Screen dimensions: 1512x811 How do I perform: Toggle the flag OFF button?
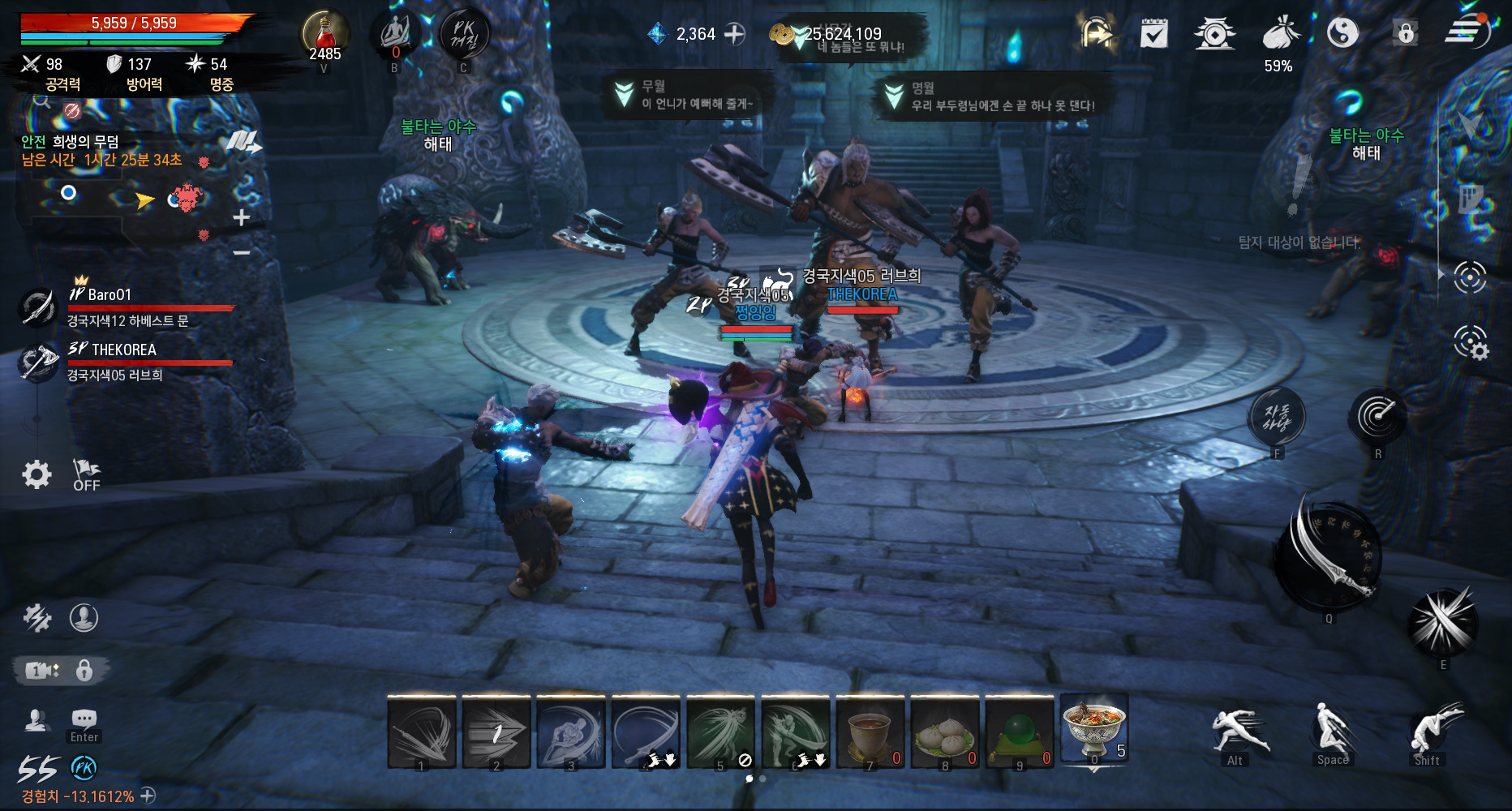86,475
